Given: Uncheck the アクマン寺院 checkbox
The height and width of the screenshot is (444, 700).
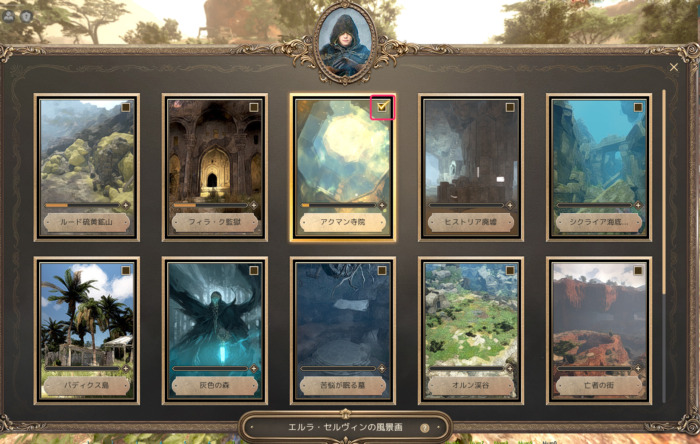Looking at the screenshot, I should click(382, 106).
